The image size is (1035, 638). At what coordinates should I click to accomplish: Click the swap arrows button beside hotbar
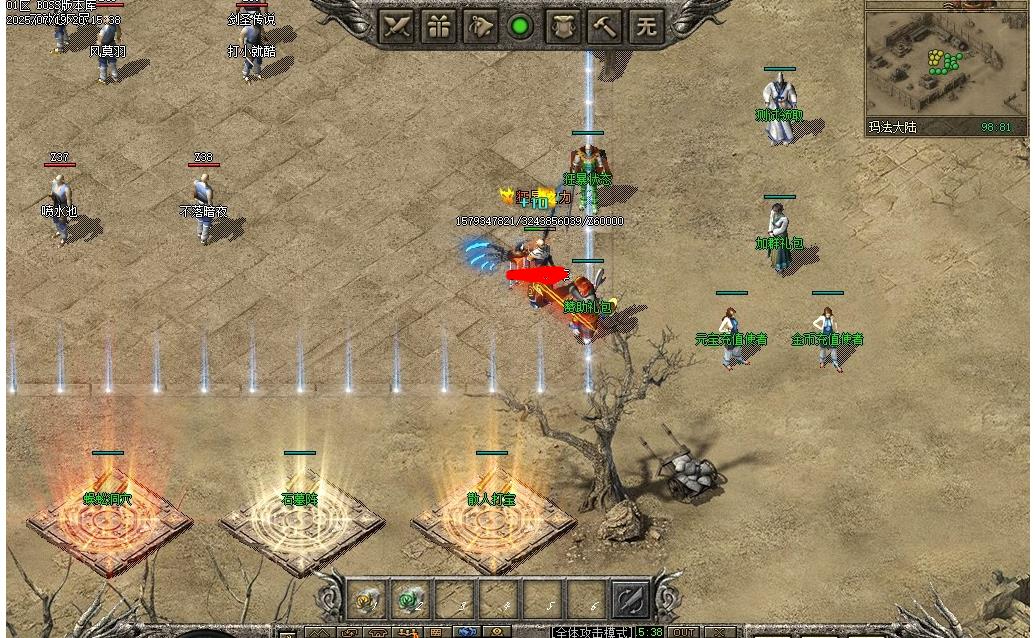[630, 599]
